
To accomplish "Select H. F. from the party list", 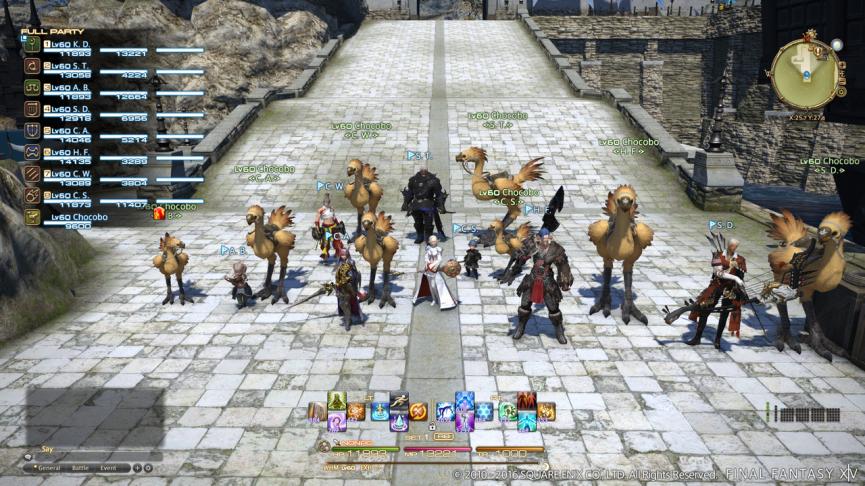I will click(72, 152).
